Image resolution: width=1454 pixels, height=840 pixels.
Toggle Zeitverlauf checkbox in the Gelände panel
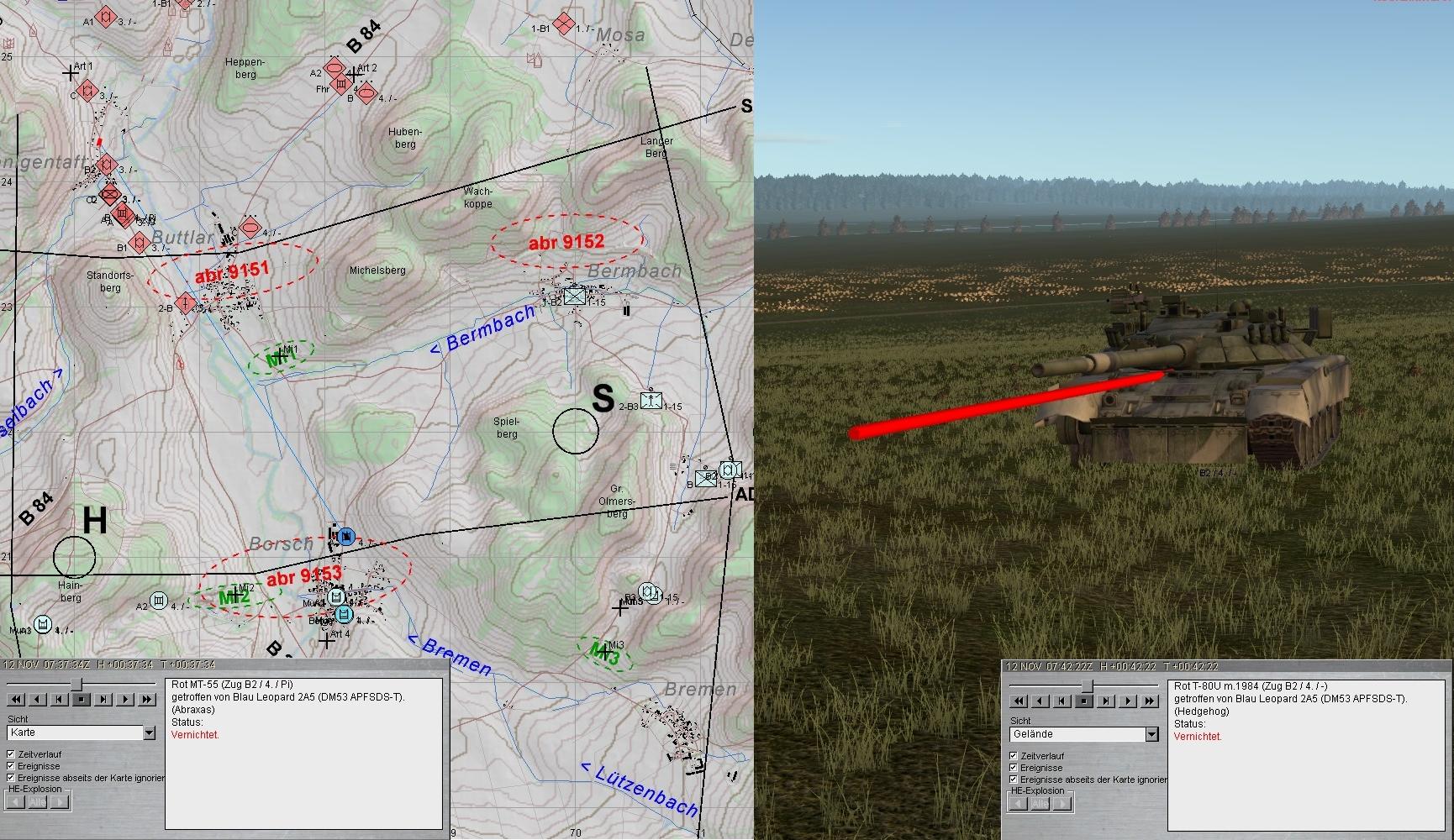pos(1014,756)
